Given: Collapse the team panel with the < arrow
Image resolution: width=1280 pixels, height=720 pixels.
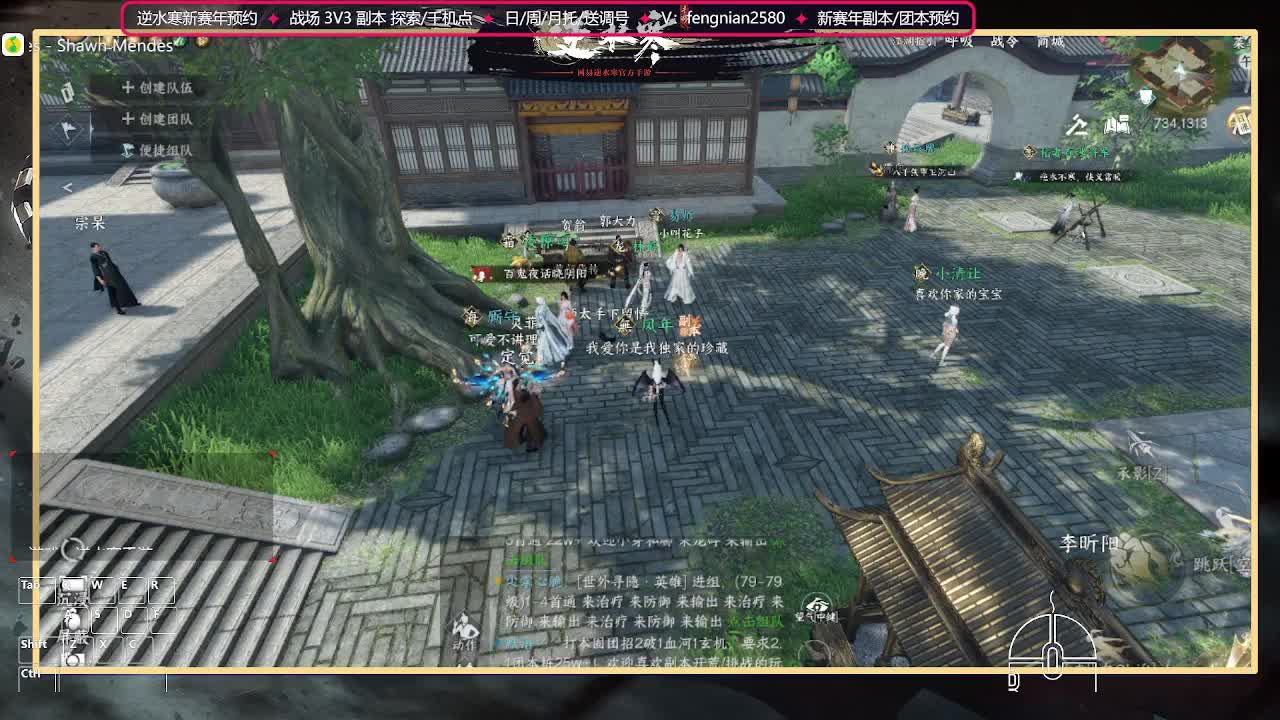Looking at the screenshot, I should [68, 185].
